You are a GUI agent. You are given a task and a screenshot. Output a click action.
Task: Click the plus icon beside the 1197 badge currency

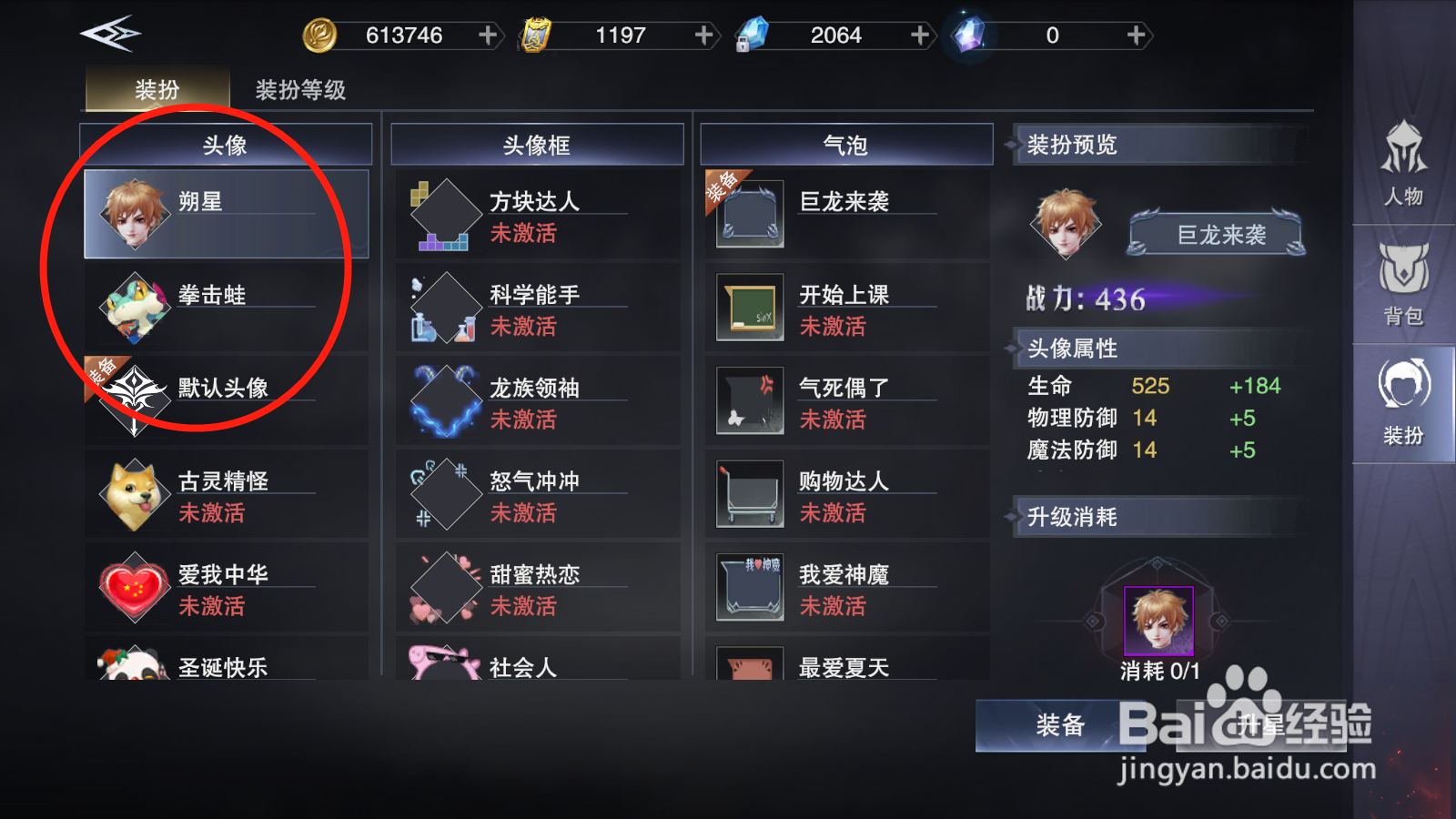(703, 35)
